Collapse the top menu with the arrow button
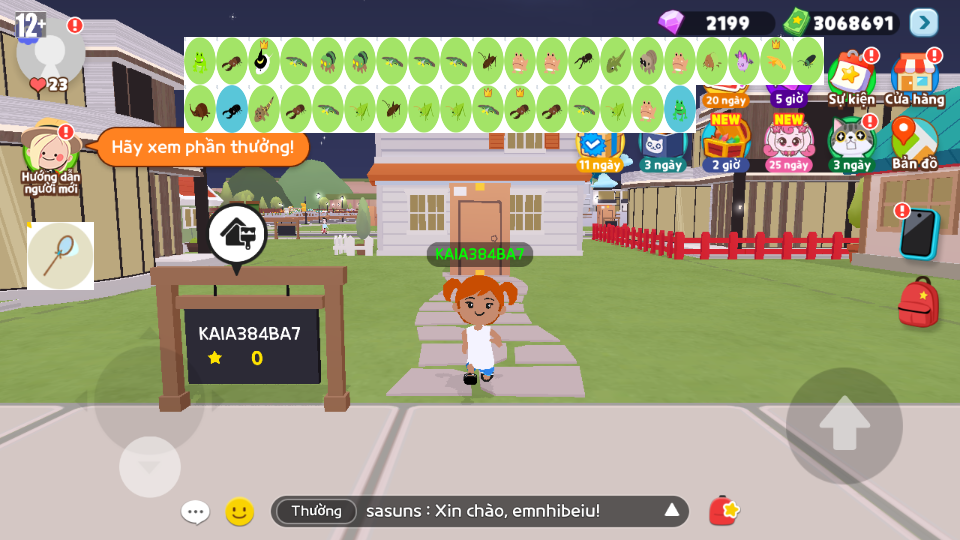The width and height of the screenshot is (960, 540). 924,22
